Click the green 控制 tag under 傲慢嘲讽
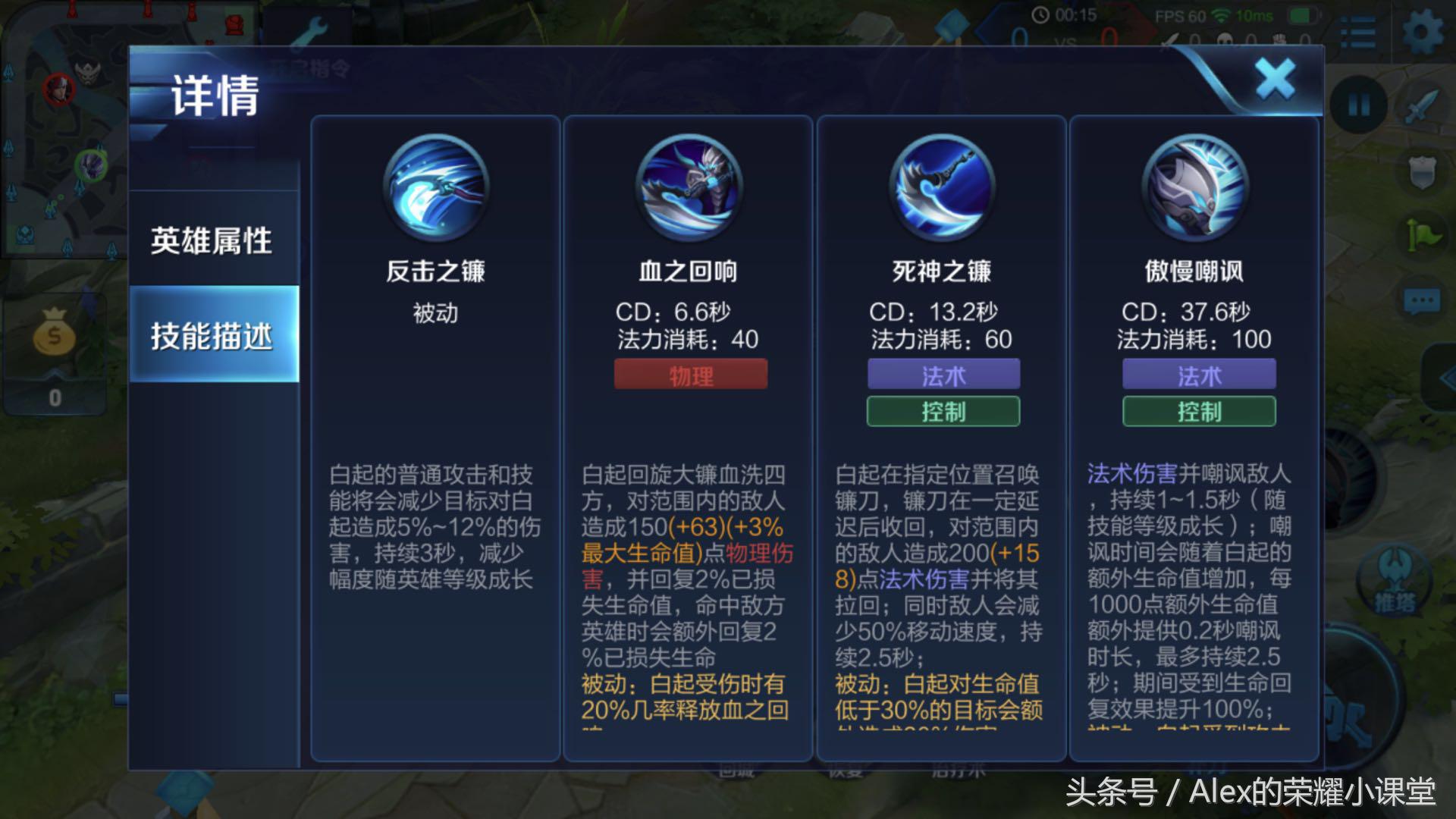Viewport: 1456px width, 819px height. click(x=1198, y=412)
